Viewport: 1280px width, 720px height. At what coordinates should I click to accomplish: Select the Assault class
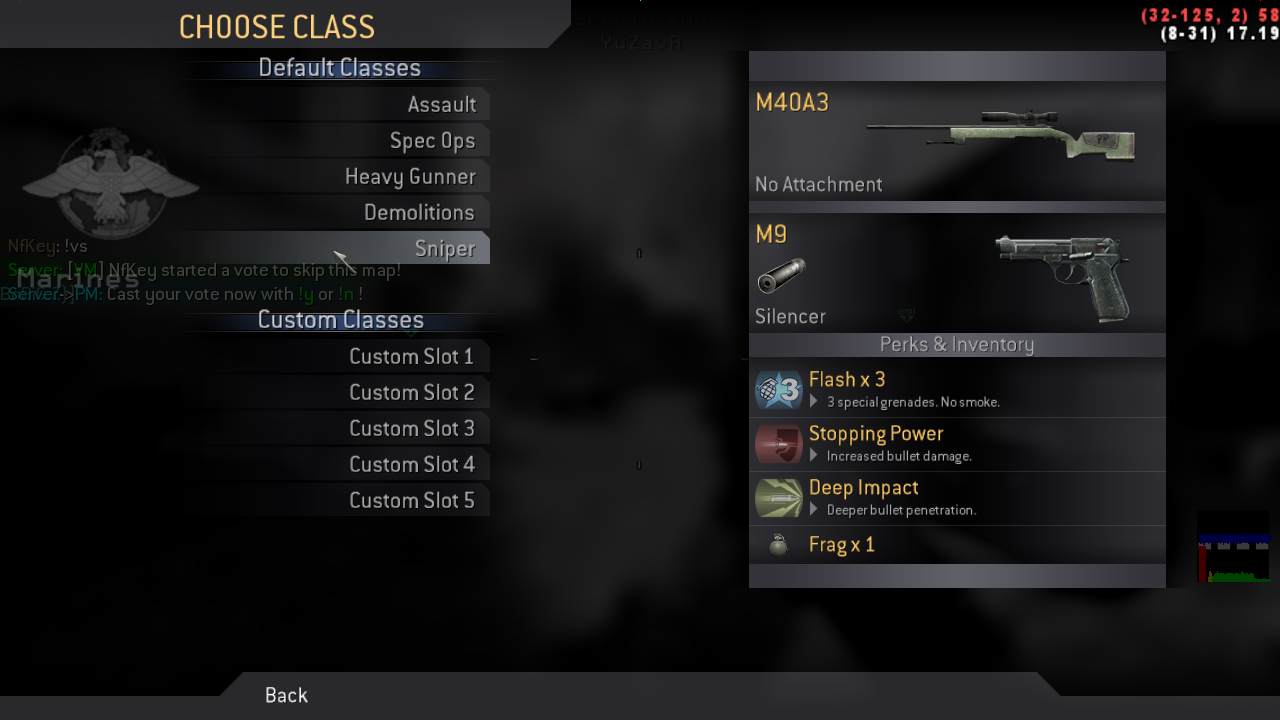click(x=443, y=104)
